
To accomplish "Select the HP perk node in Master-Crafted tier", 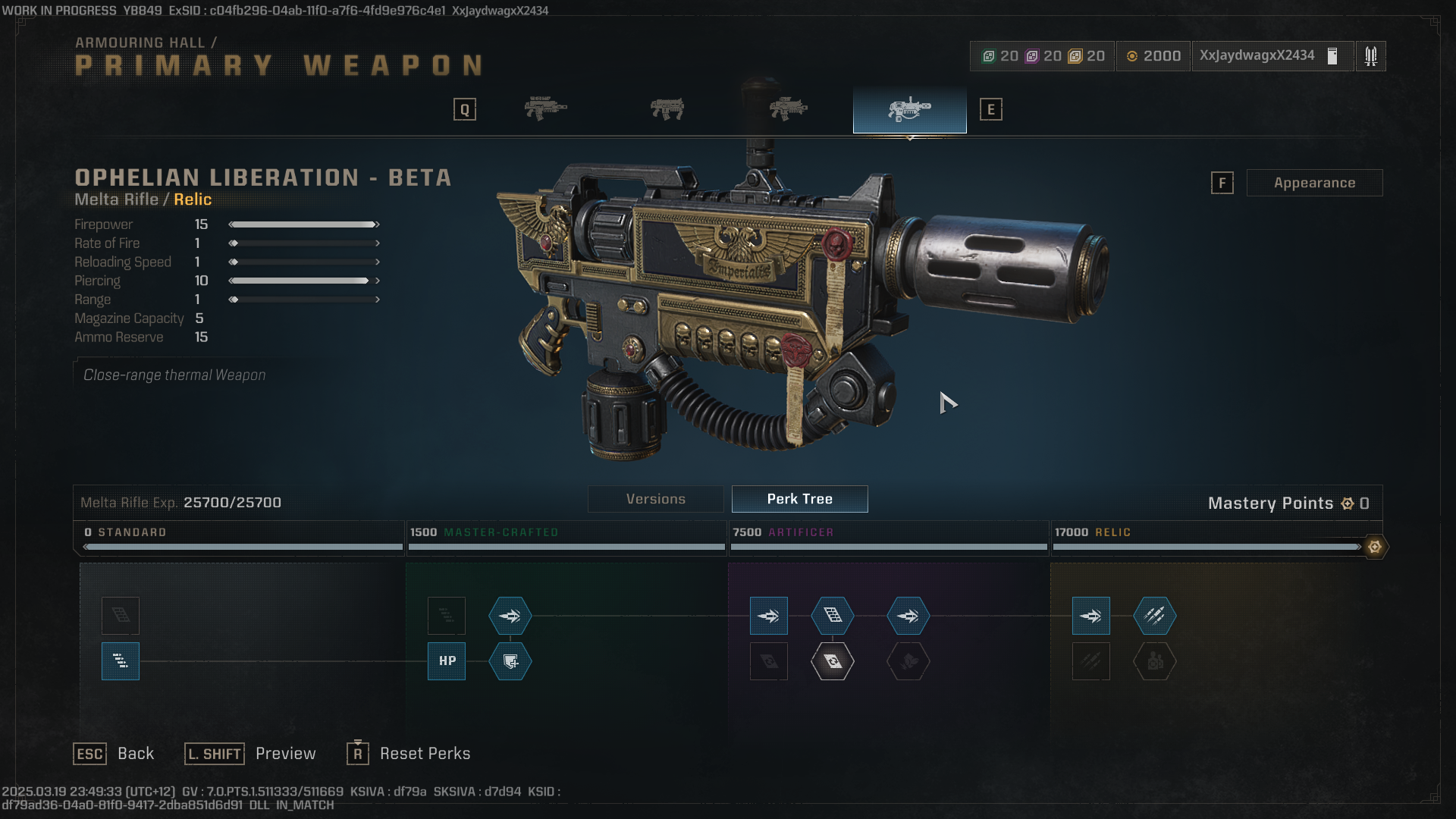I will [446, 661].
